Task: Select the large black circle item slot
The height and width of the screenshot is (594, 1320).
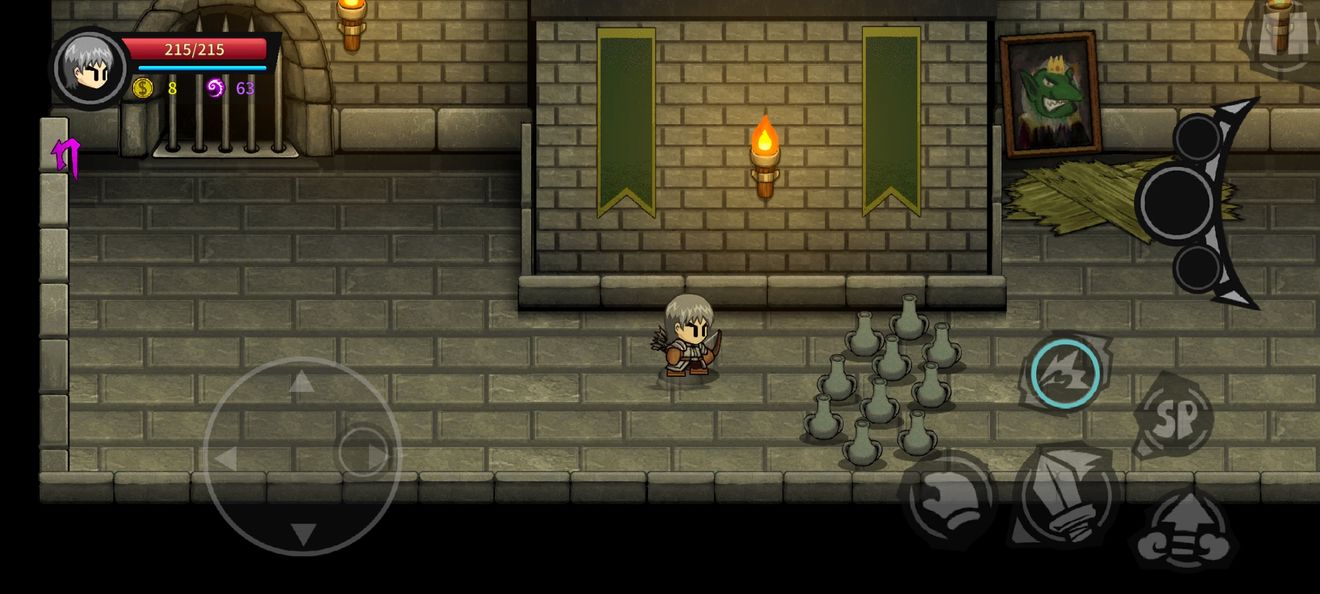Action: pos(1176,203)
